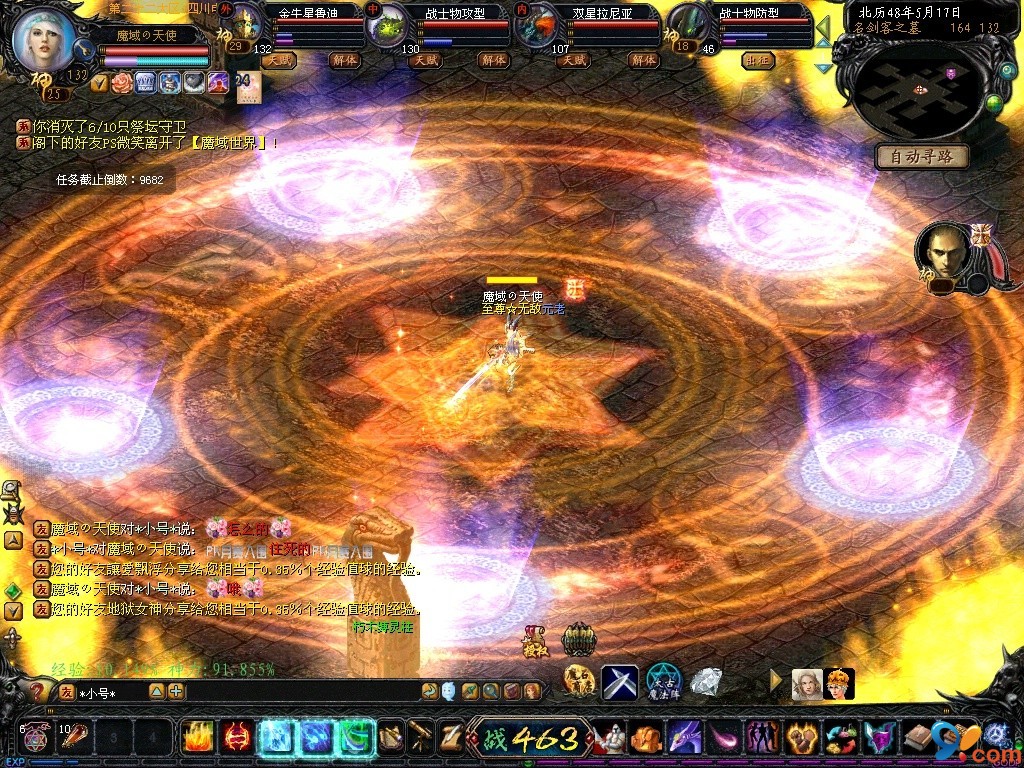Click the question mark help button
This screenshot has width=1024, height=768.
38,691
